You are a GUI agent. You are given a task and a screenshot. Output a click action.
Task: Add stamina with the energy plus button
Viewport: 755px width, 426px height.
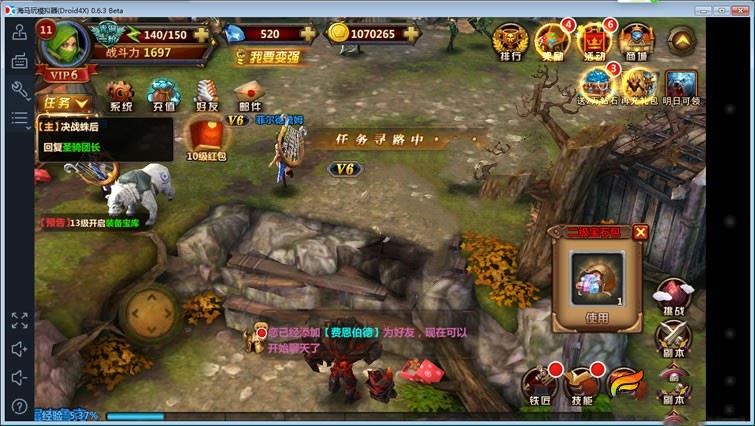tap(203, 34)
